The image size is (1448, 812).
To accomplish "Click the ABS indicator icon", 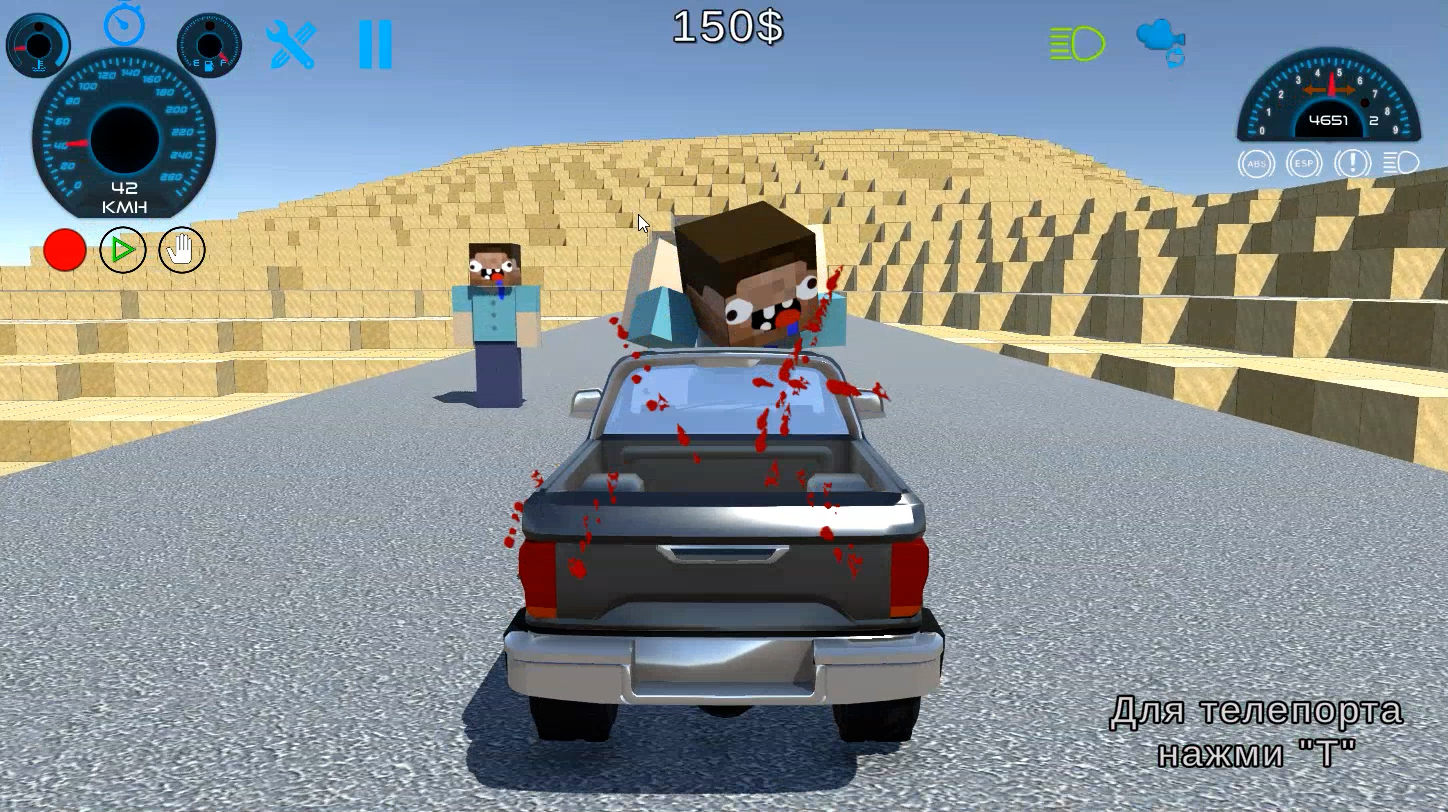I will [1257, 163].
